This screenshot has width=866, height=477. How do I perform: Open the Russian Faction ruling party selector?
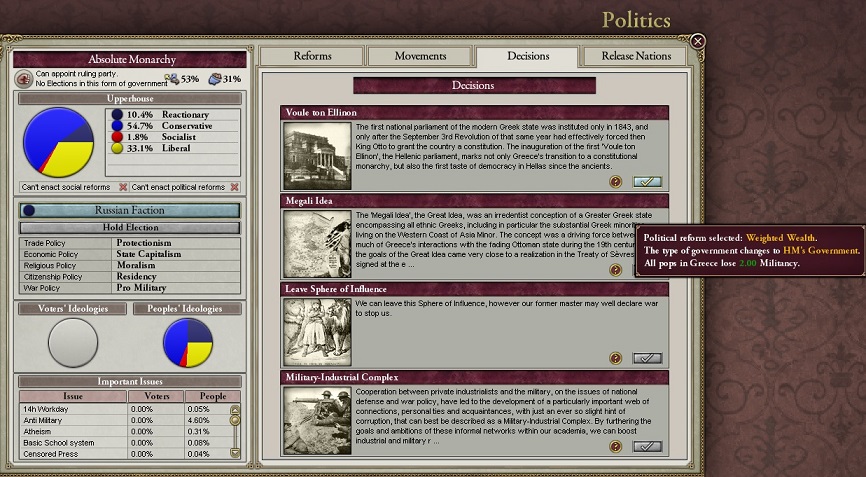tap(130, 211)
